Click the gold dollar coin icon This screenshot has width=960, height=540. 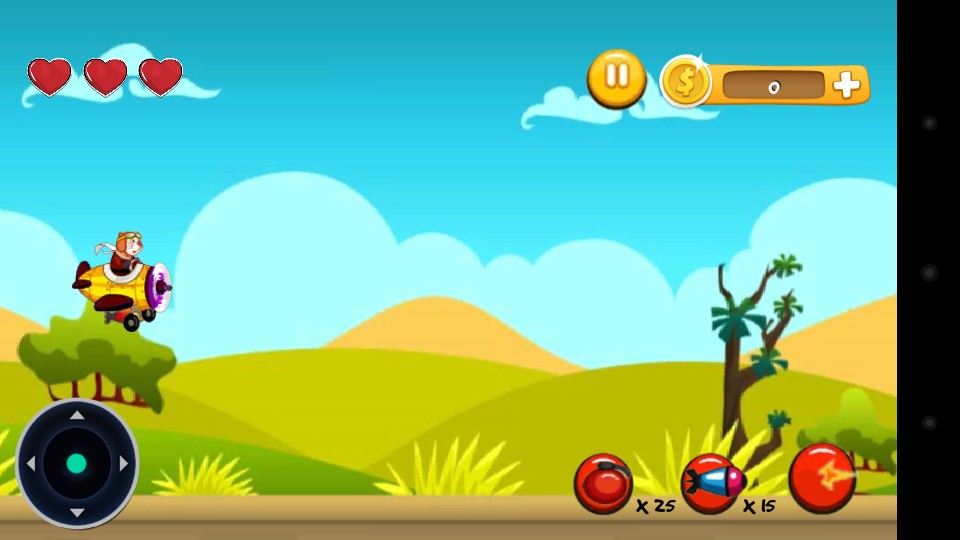(686, 82)
